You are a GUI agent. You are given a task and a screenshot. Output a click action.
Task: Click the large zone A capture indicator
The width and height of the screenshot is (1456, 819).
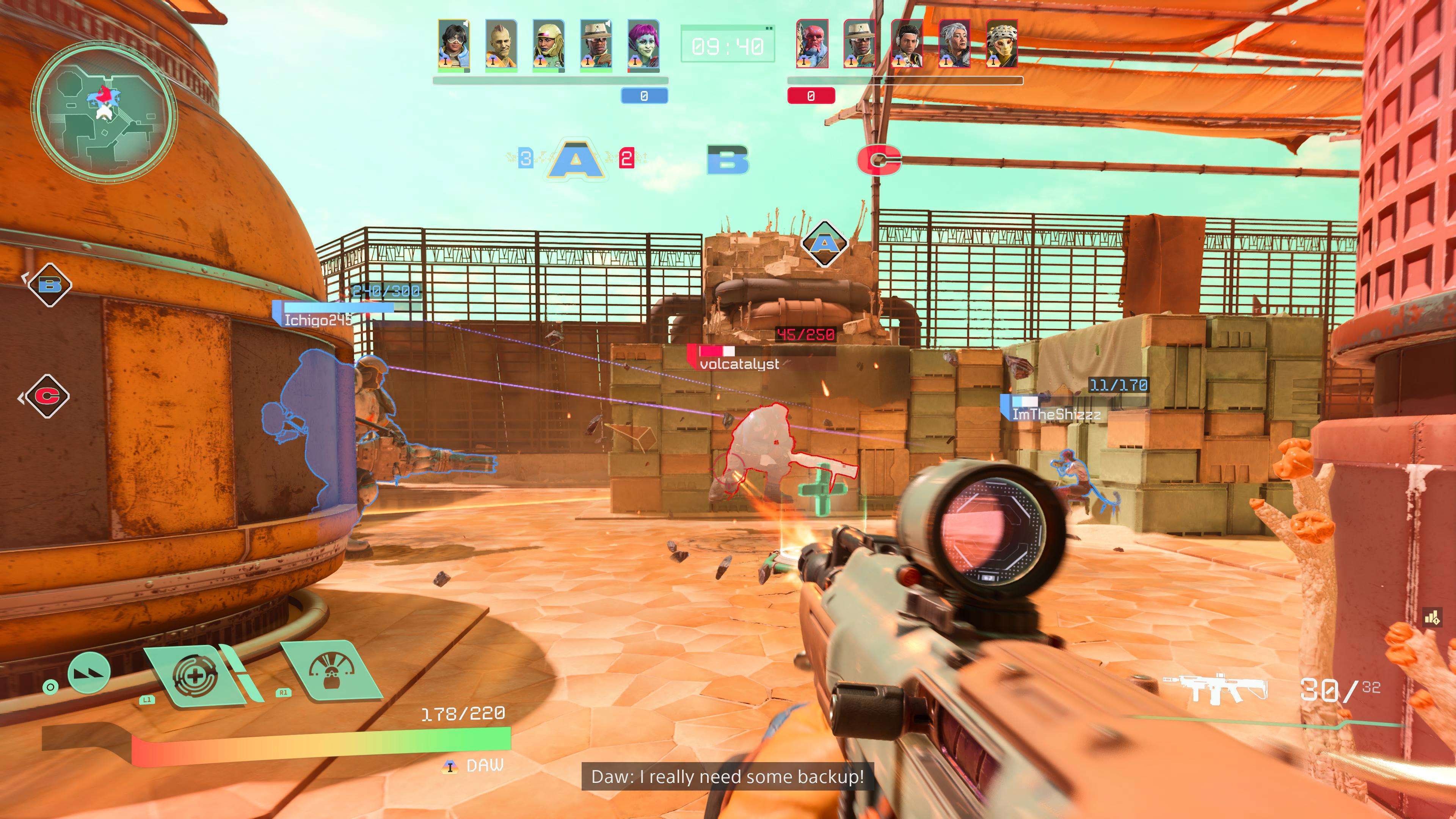(x=576, y=159)
